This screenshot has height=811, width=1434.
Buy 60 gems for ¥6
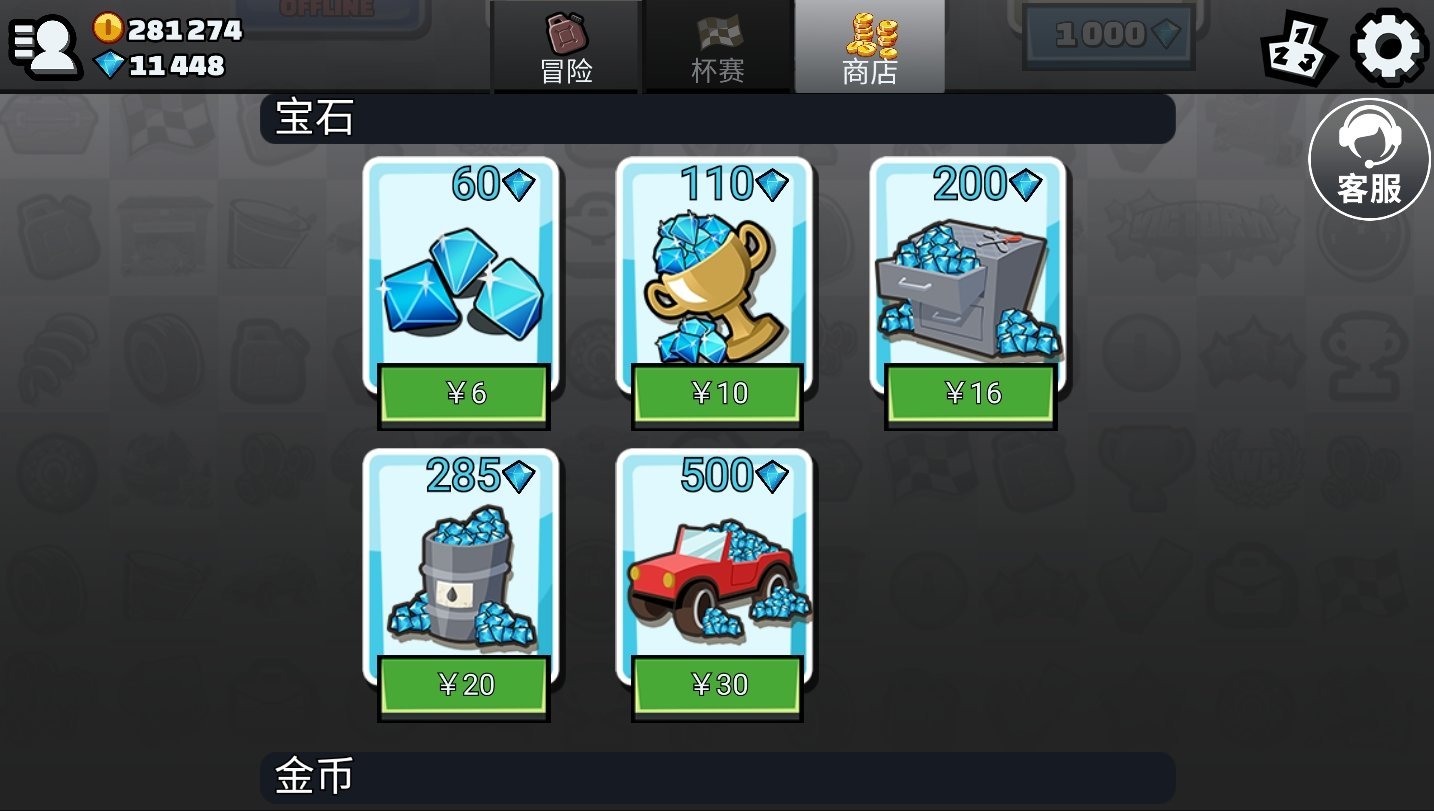pyautogui.click(x=463, y=394)
